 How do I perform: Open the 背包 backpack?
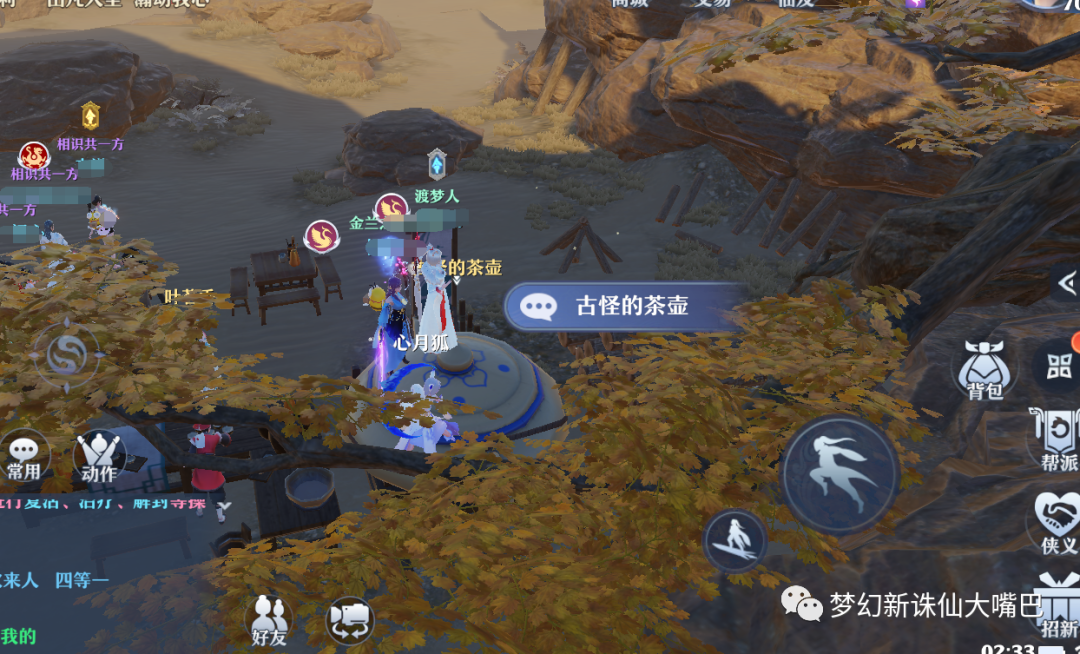pos(984,370)
